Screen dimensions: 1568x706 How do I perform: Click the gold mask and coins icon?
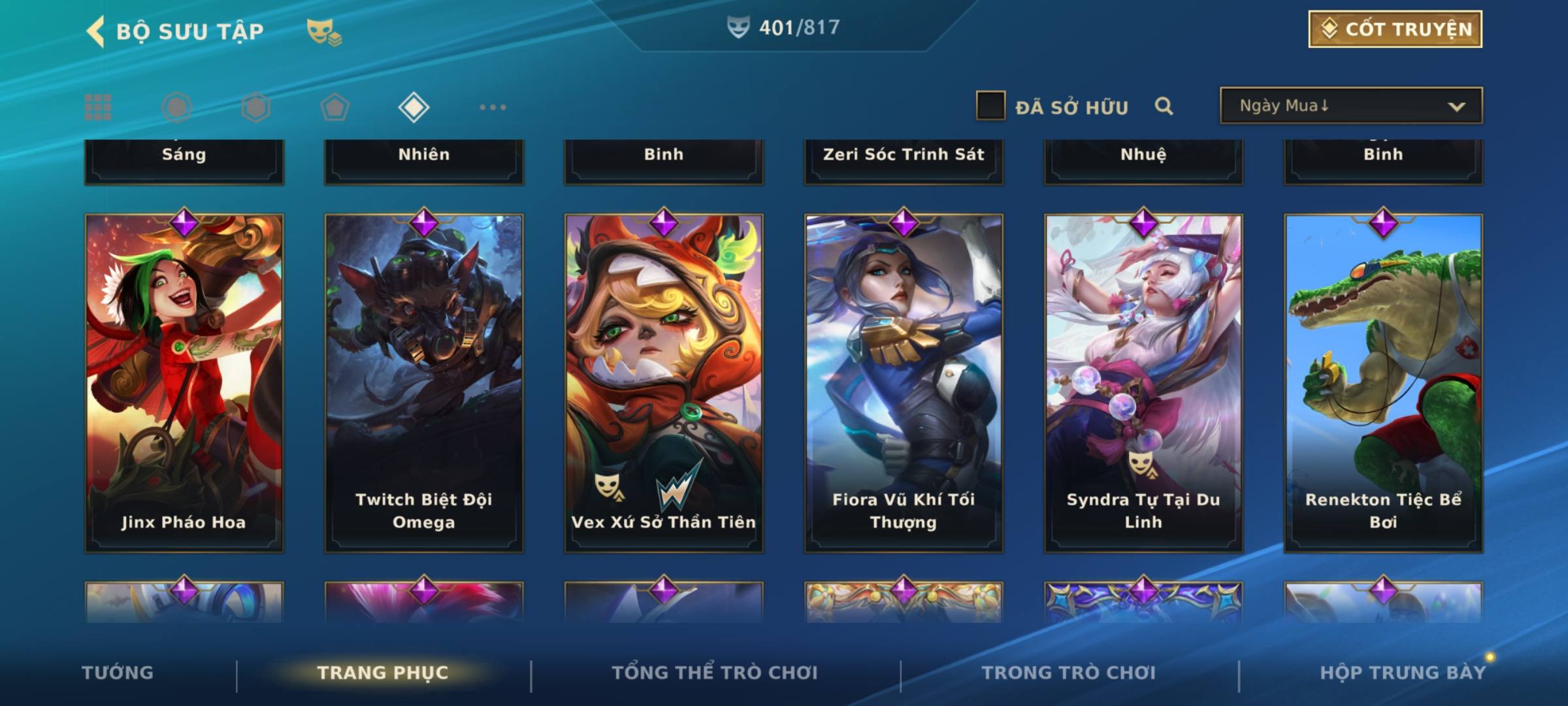324,31
